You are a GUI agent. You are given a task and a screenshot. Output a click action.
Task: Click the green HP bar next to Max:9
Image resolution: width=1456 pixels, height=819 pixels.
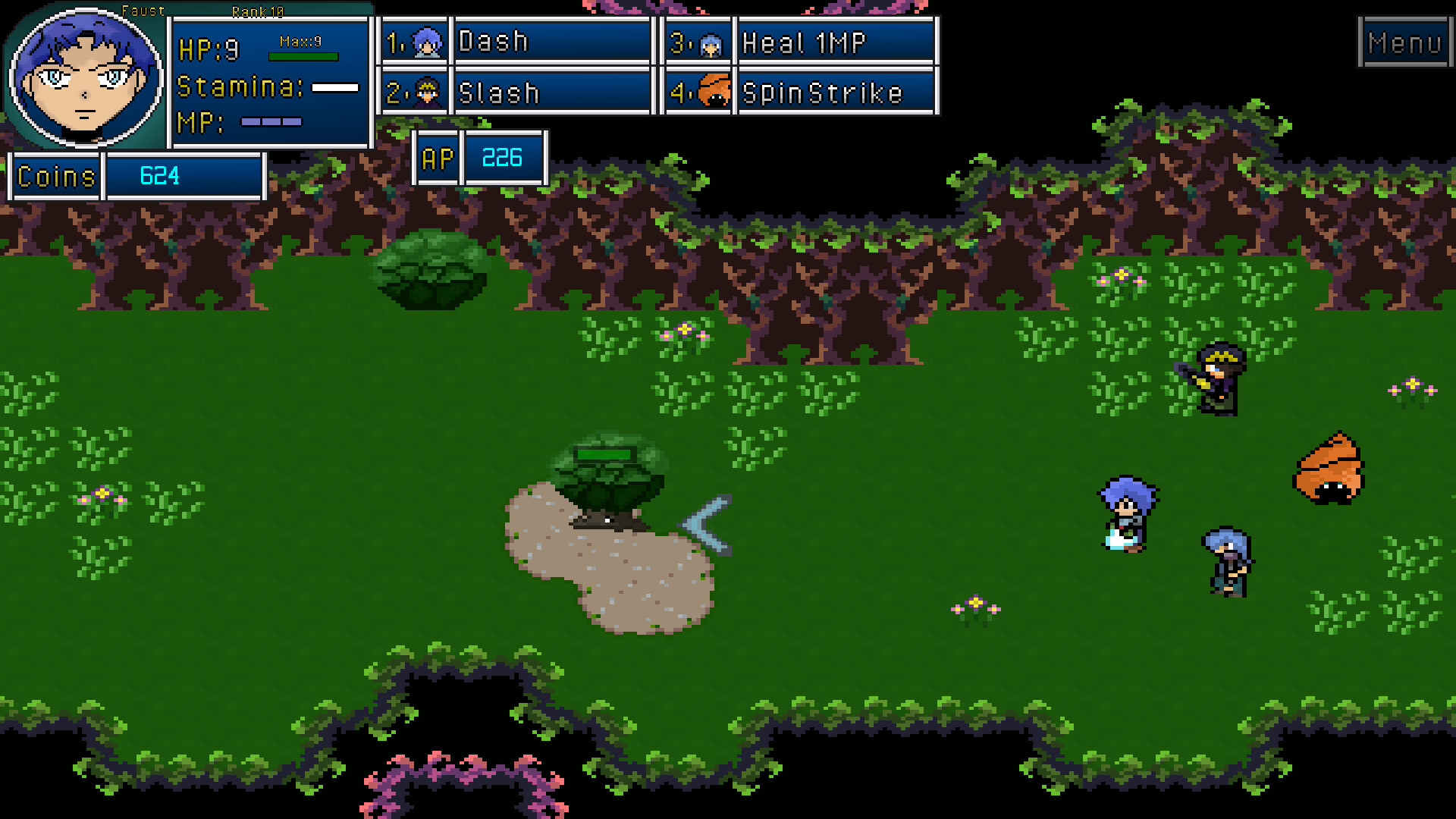point(303,55)
